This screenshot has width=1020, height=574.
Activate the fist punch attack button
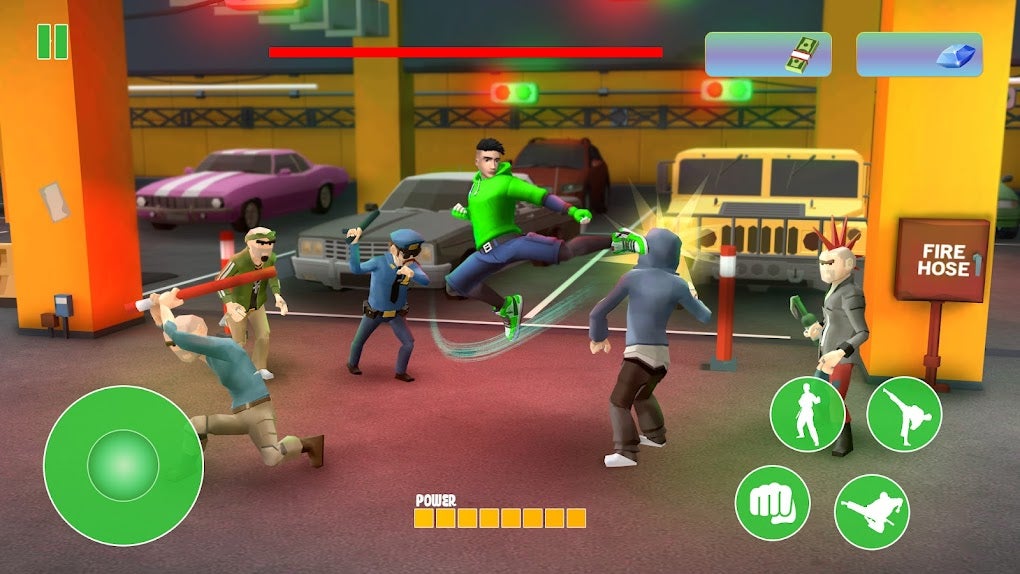pyautogui.click(x=772, y=502)
